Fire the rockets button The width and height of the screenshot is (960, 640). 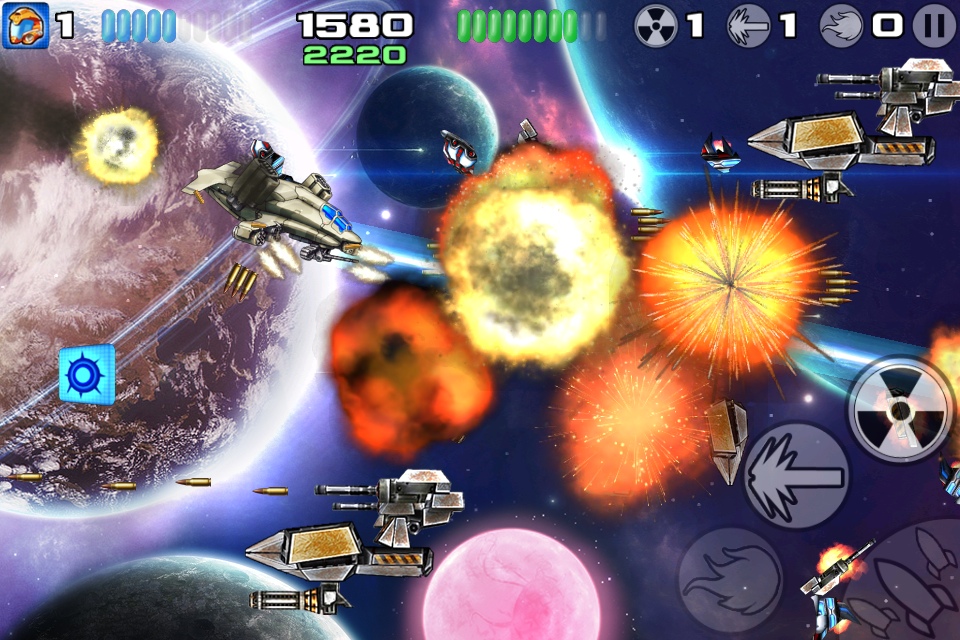tap(910, 585)
